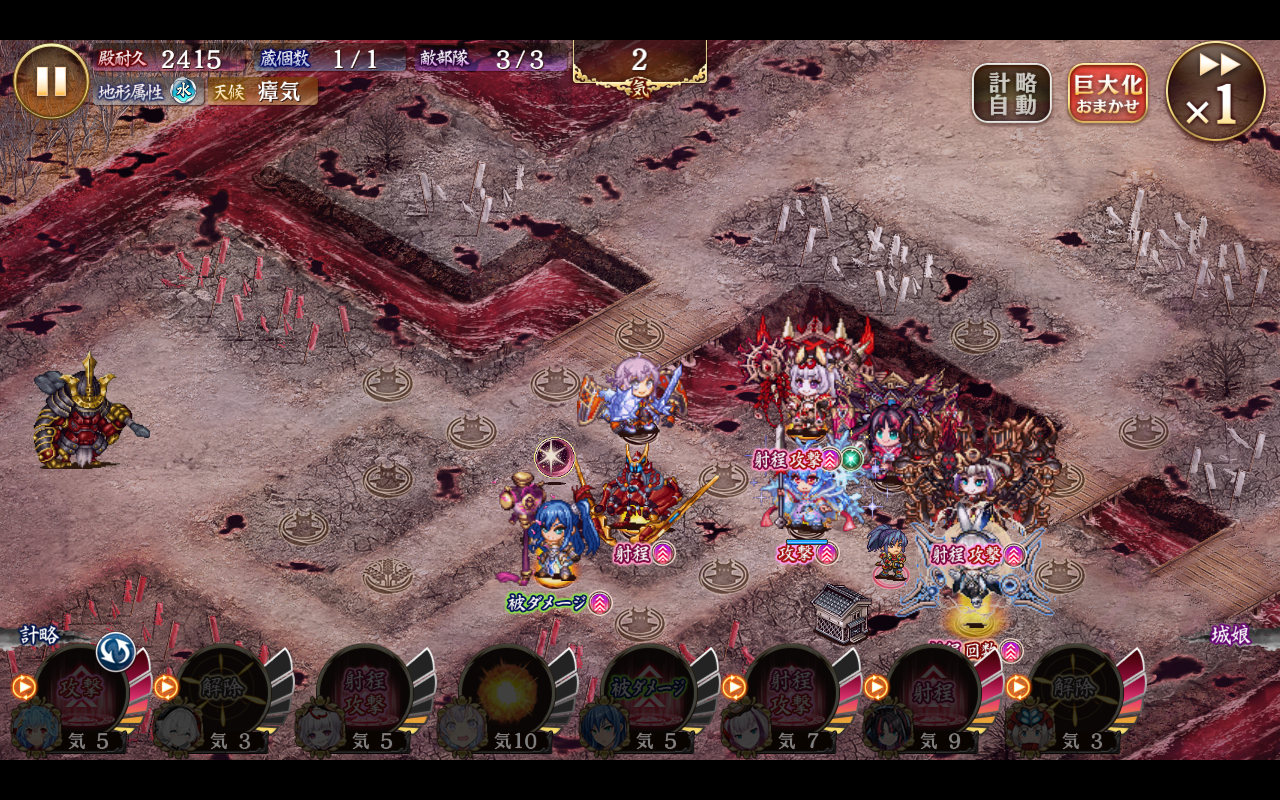Toggle the 計略自動 auto-stratagem button

pos(1012,94)
